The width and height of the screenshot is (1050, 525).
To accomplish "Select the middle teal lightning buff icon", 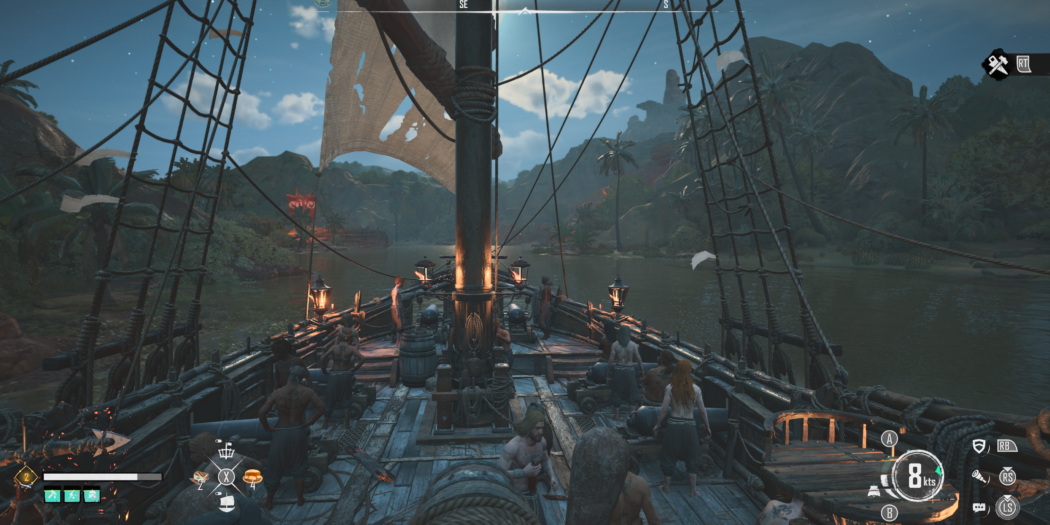I will (71, 495).
